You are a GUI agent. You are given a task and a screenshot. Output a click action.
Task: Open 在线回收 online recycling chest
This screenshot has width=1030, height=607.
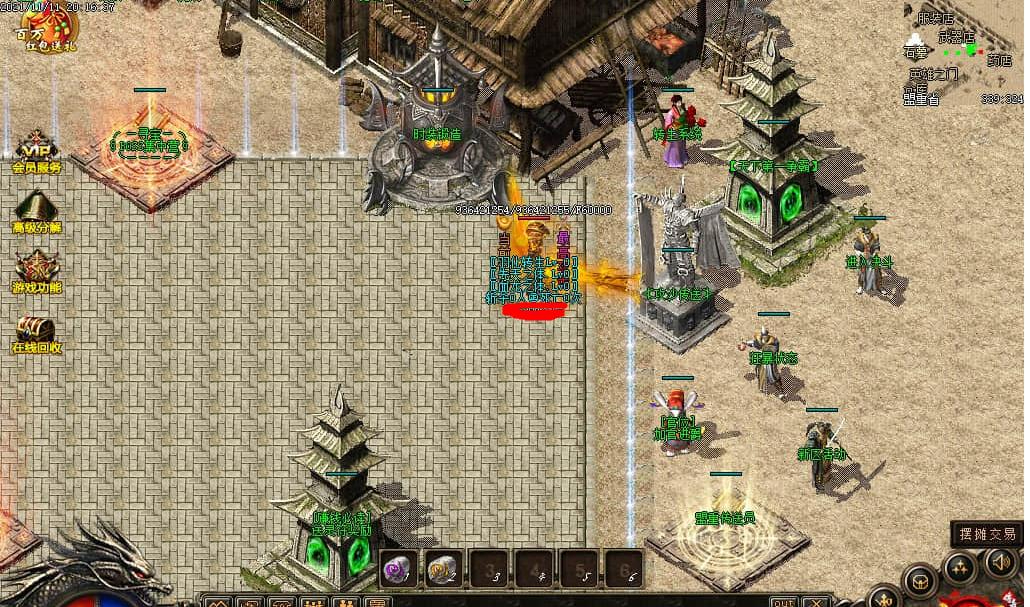(36, 332)
